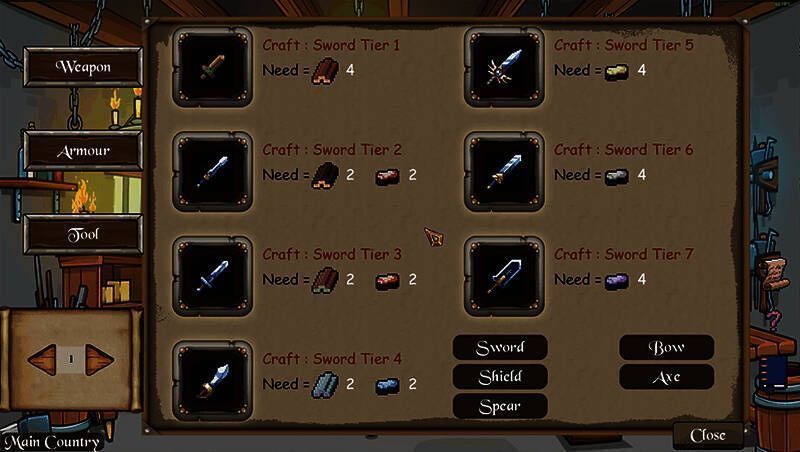Close the crafting window
Image resolution: width=800 pixels, height=452 pixels.
point(708,435)
